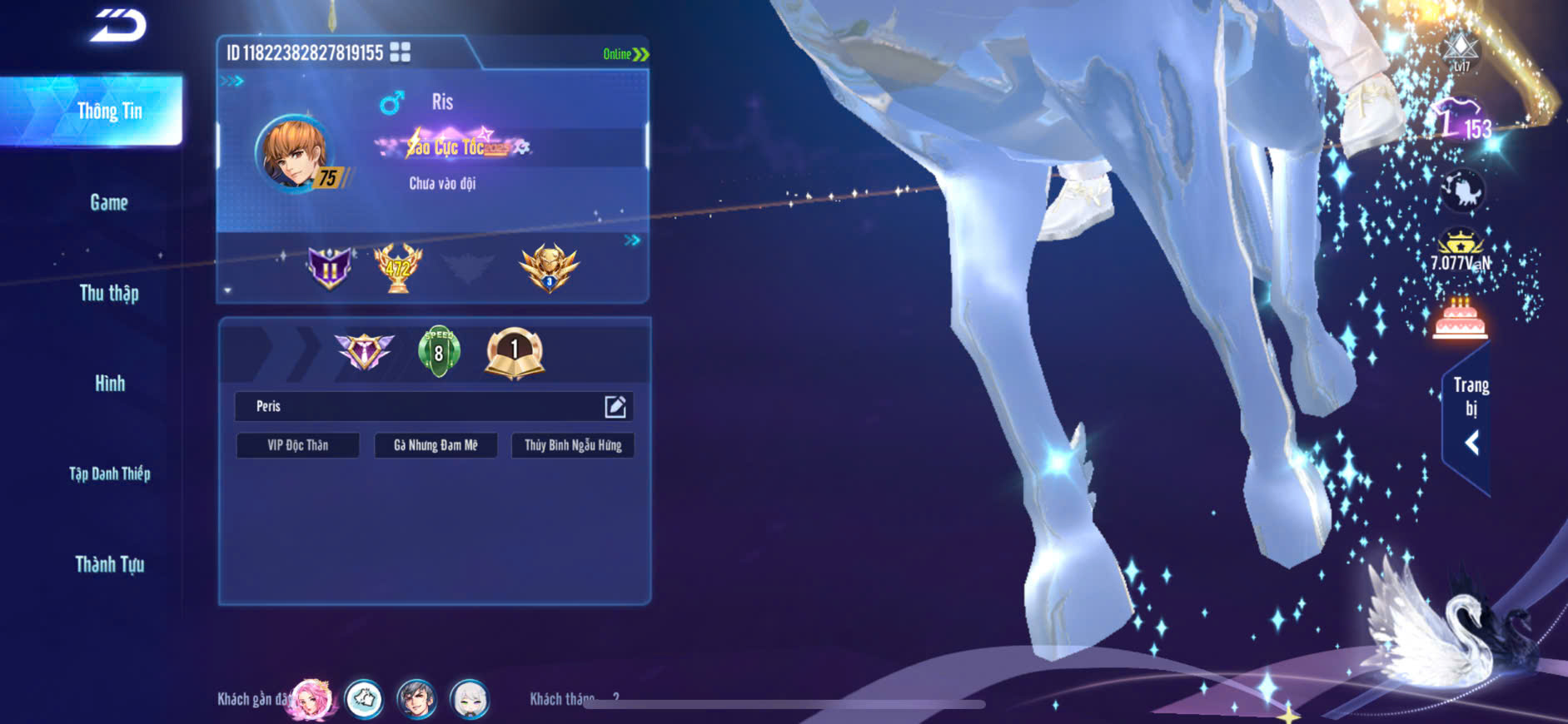
Task: Open the Game tab
Action: click(x=109, y=202)
